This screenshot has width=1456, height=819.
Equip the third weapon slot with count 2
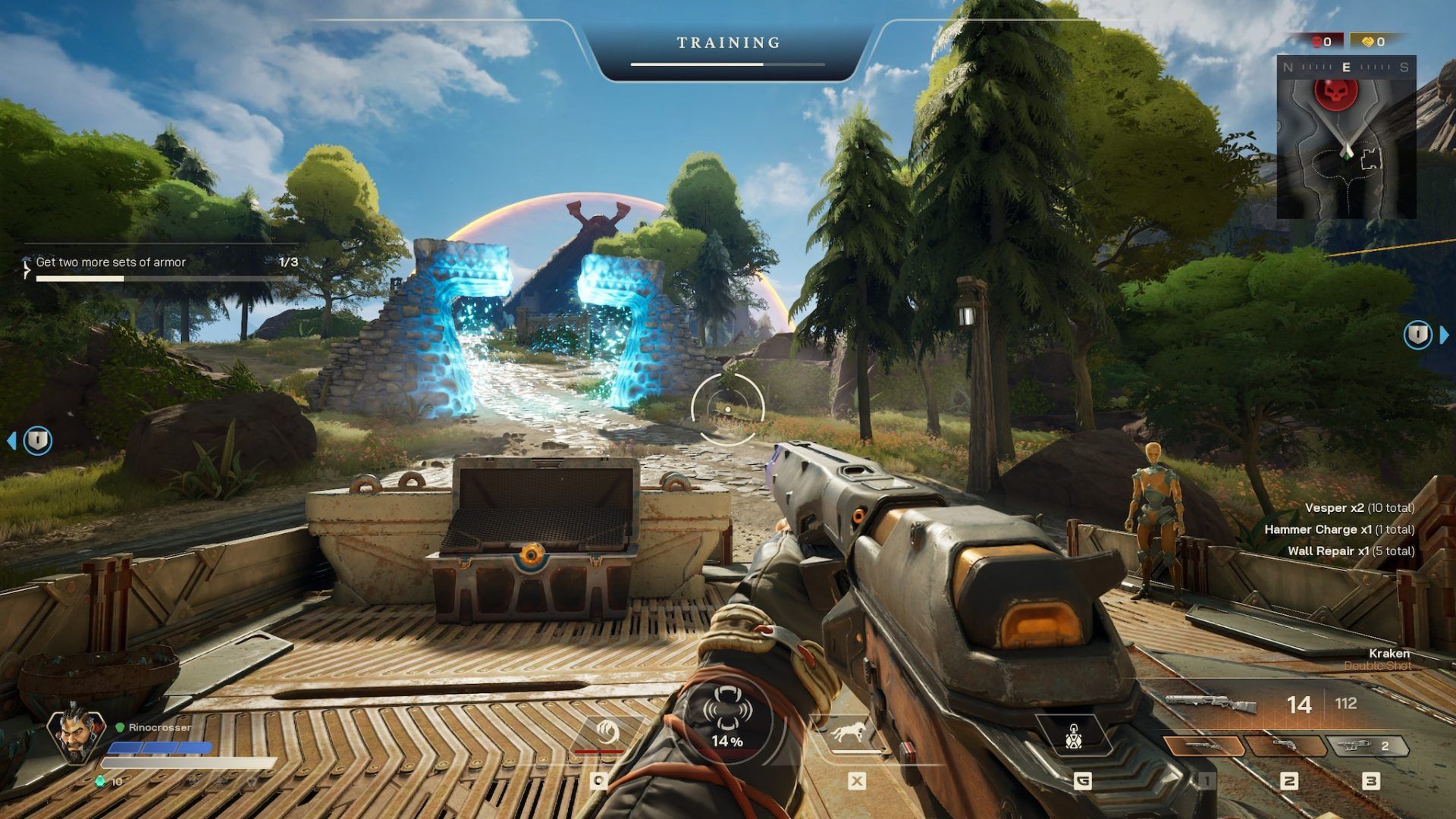pos(1367,746)
